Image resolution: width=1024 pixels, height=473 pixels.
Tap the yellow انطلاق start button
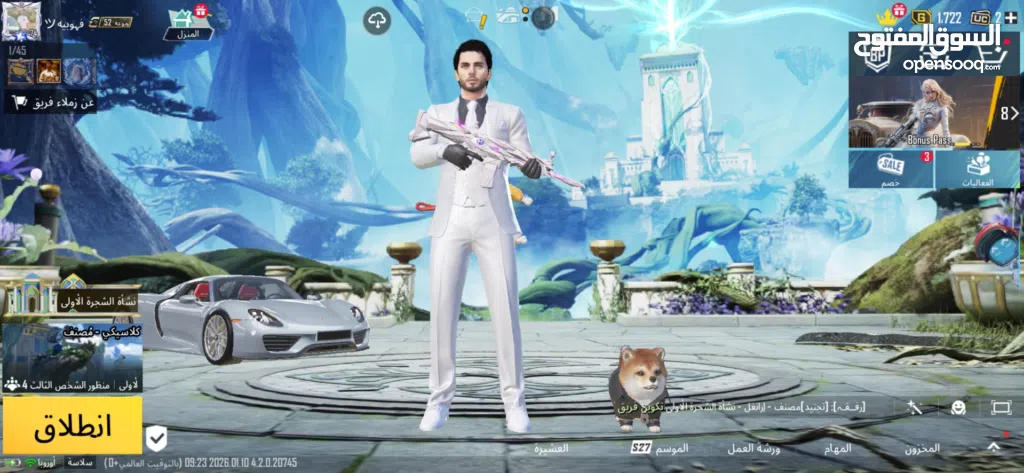point(71,425)
